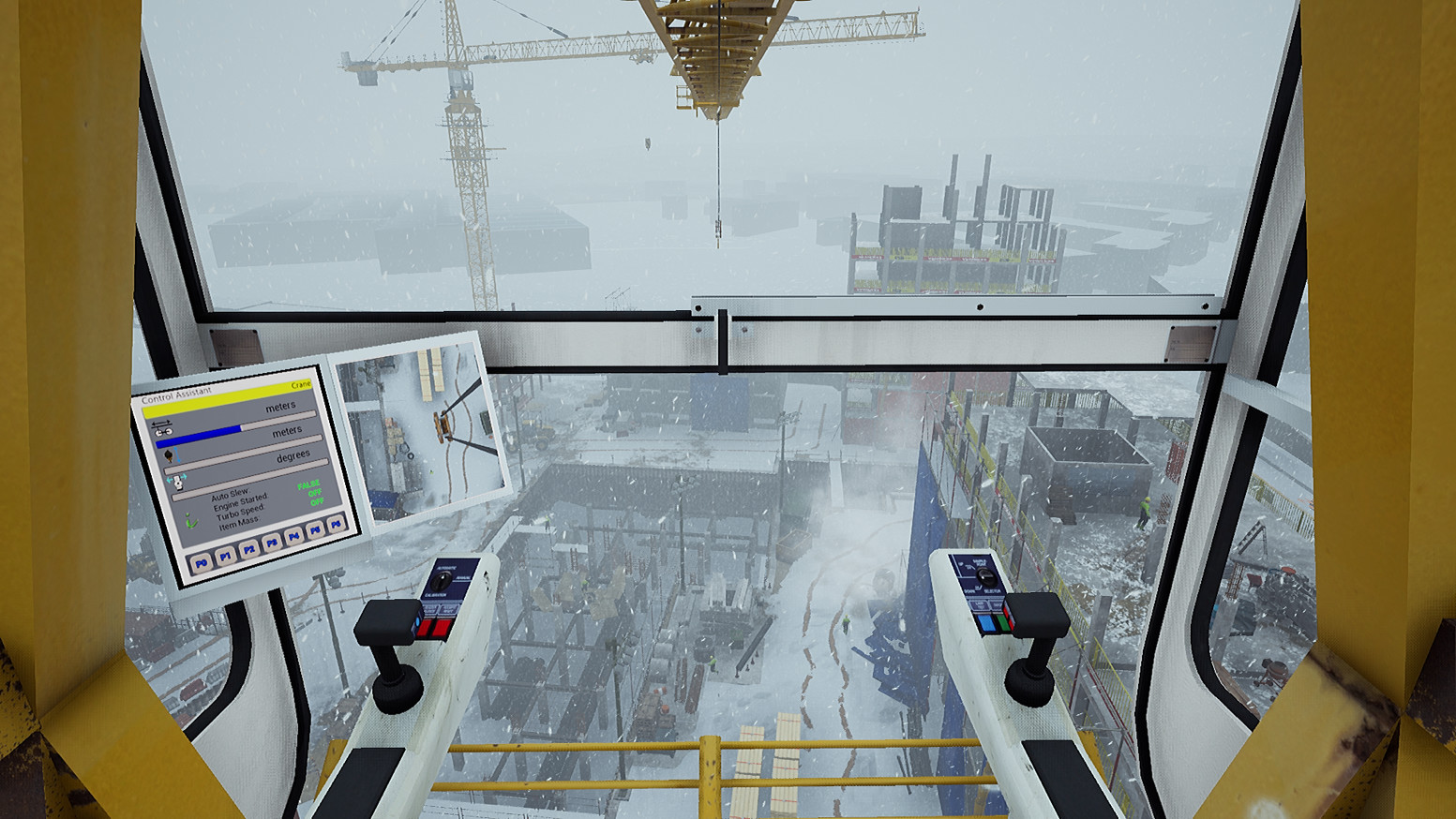Viewport: 1456px width, 819px height.
Task: Select the slew rotation icon on Control Assistant
Action: pyautogui.click(x=176, y=481)
